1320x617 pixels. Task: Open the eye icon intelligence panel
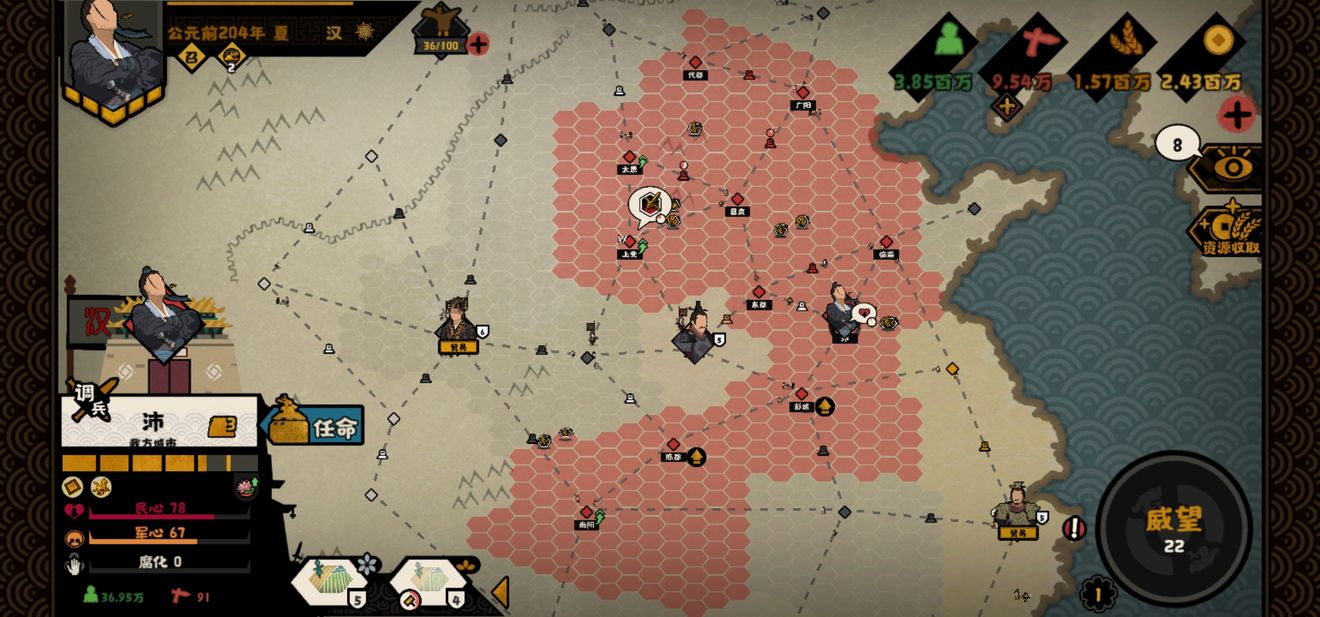coord(1232,167)
